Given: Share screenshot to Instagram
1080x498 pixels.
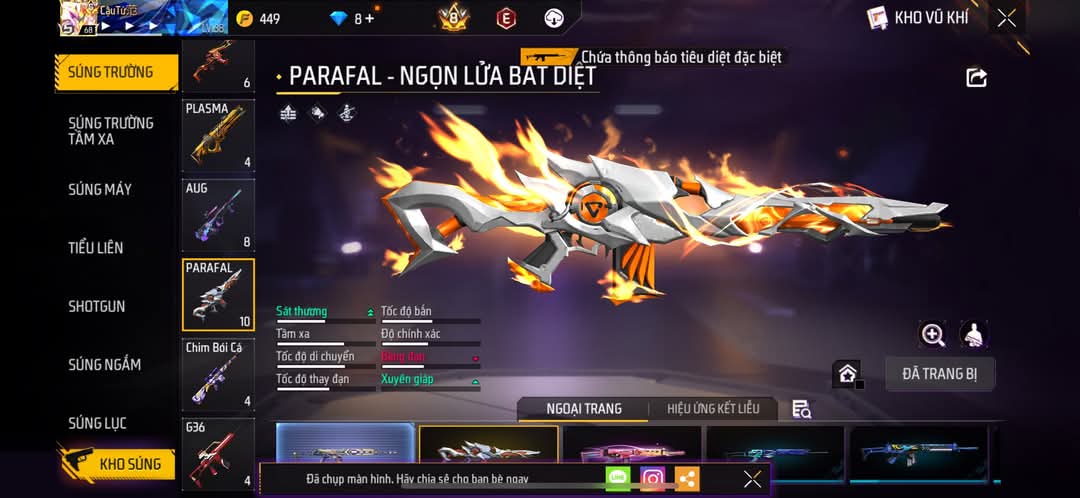Looking at the screenshot, I should coord(653,479).
